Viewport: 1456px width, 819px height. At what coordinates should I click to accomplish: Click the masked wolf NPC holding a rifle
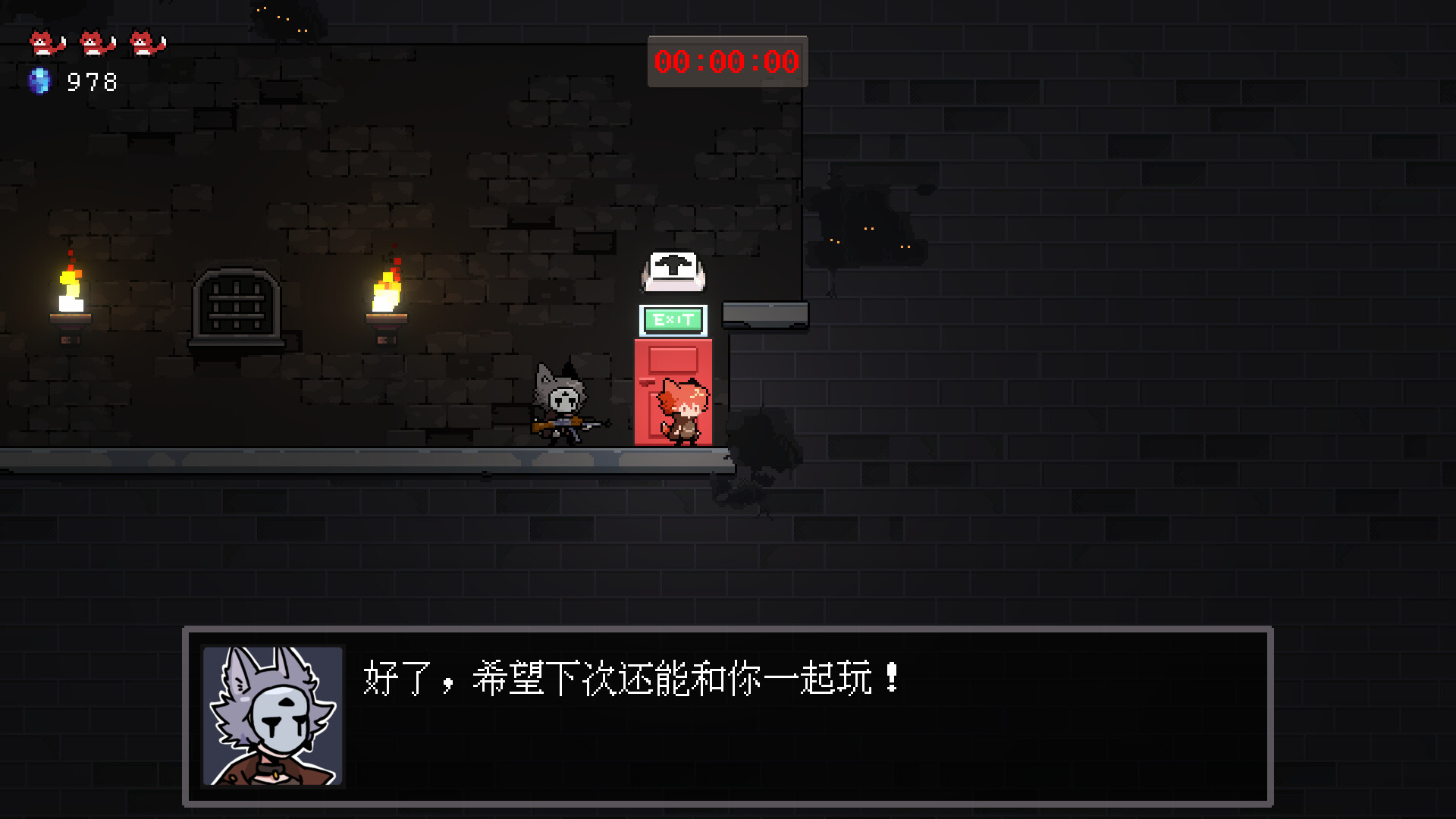[x=561, y=398]
